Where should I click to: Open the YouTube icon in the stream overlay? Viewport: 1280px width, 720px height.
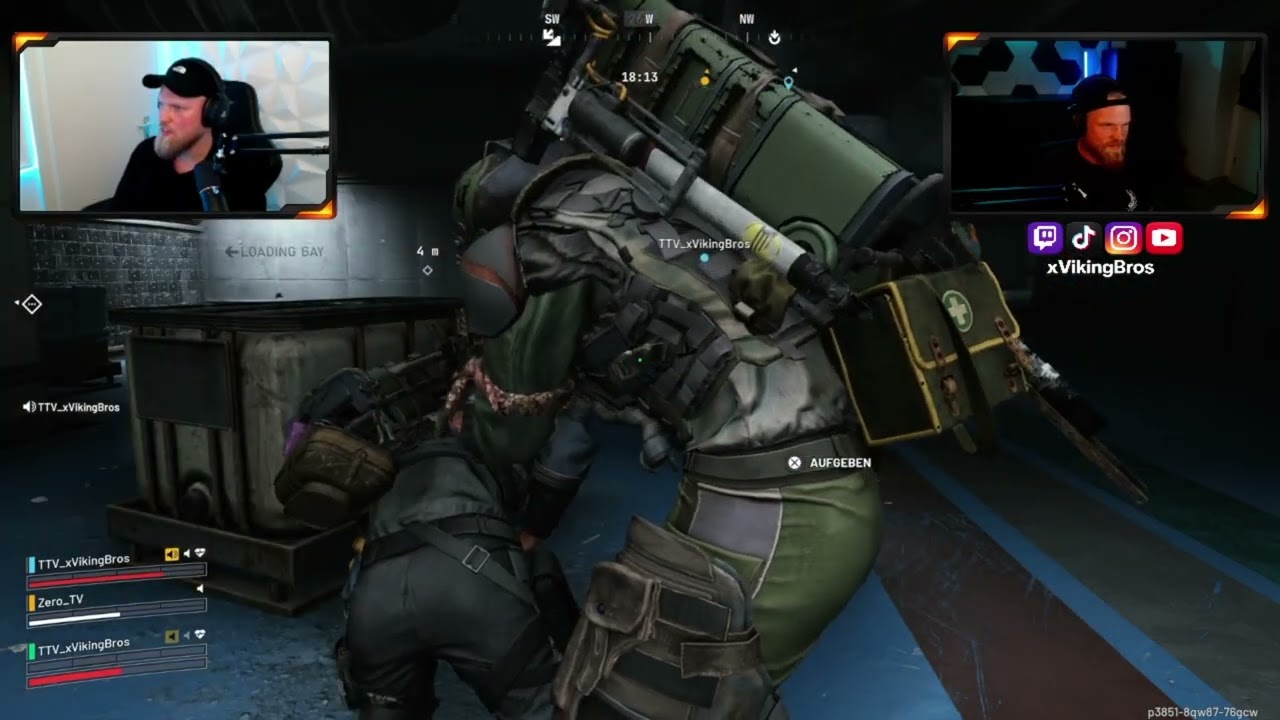click(1164, 238)
